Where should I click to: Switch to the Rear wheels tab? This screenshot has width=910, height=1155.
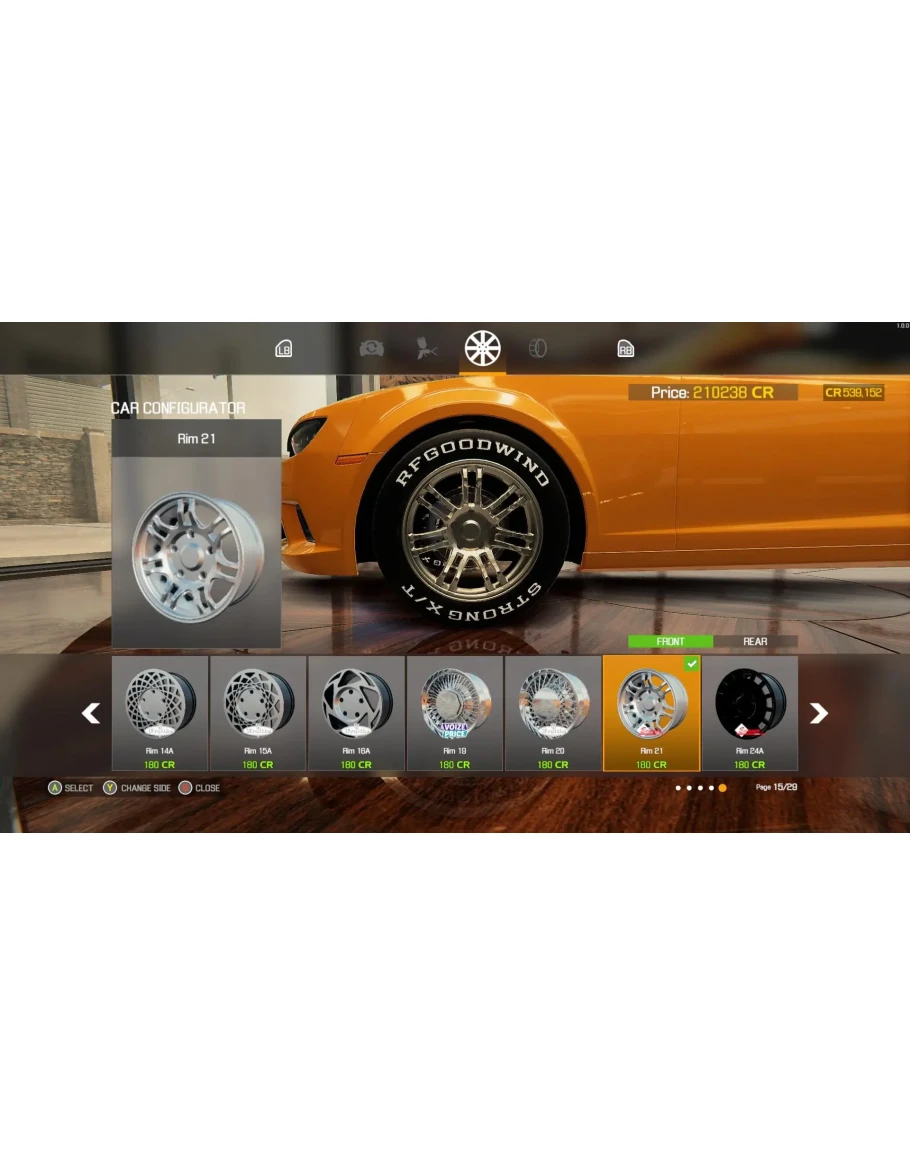(x=755, y=641)
